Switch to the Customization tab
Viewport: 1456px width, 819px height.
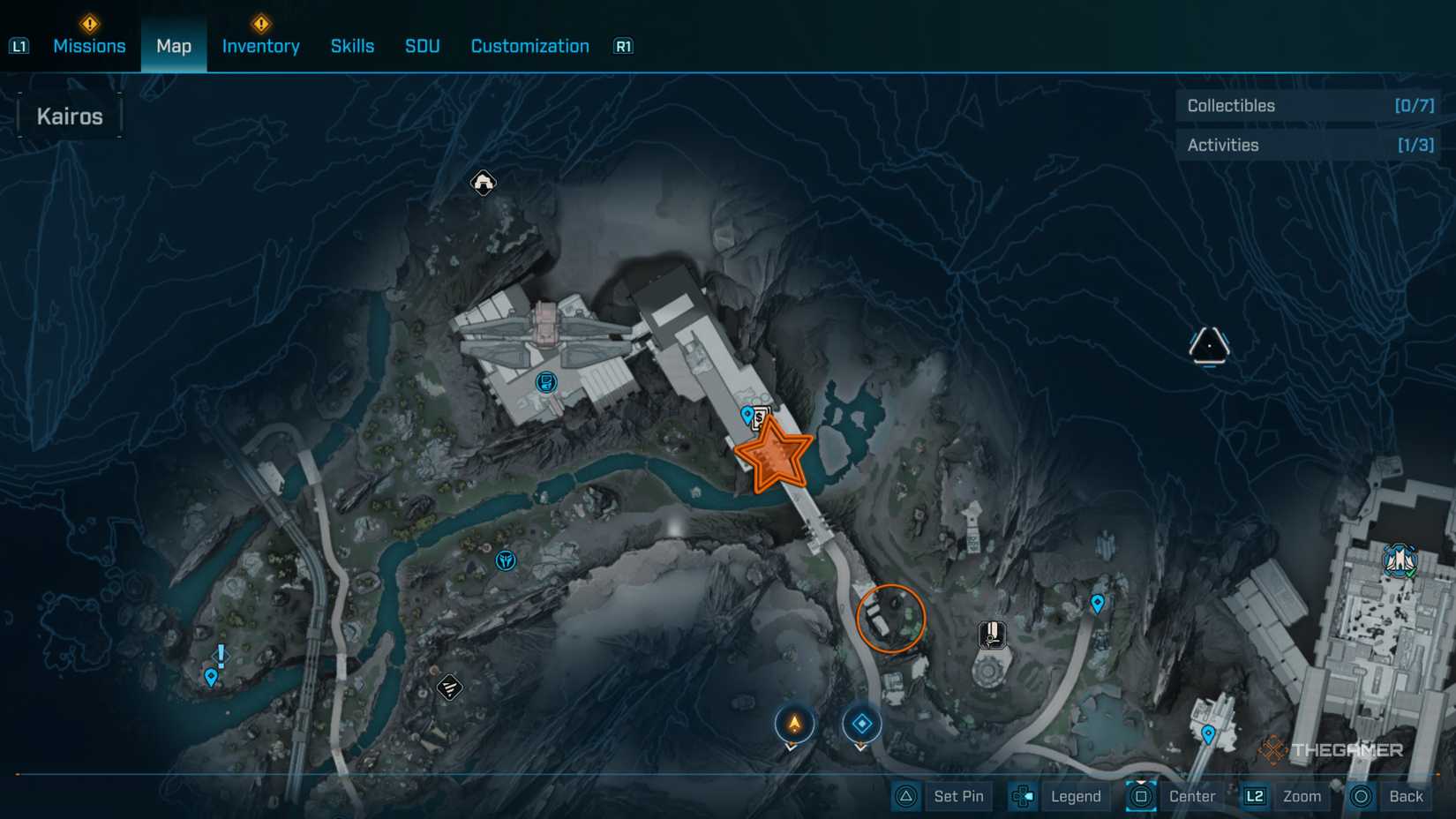[x=529, y=46]
